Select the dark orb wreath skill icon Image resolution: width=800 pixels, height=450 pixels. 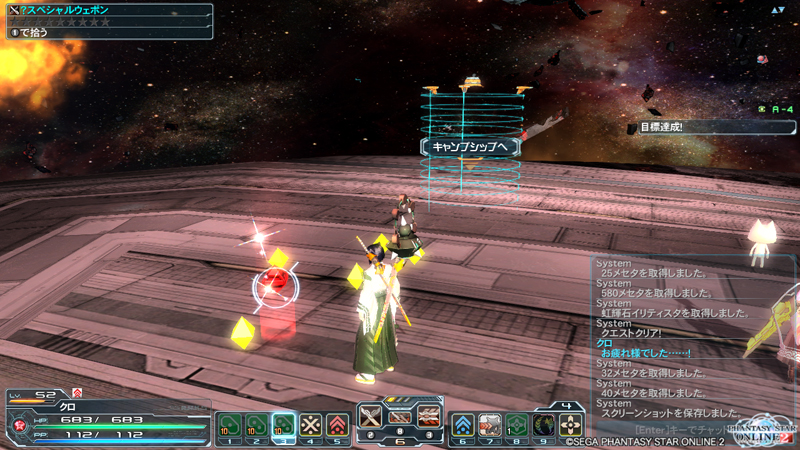[544, 424]
